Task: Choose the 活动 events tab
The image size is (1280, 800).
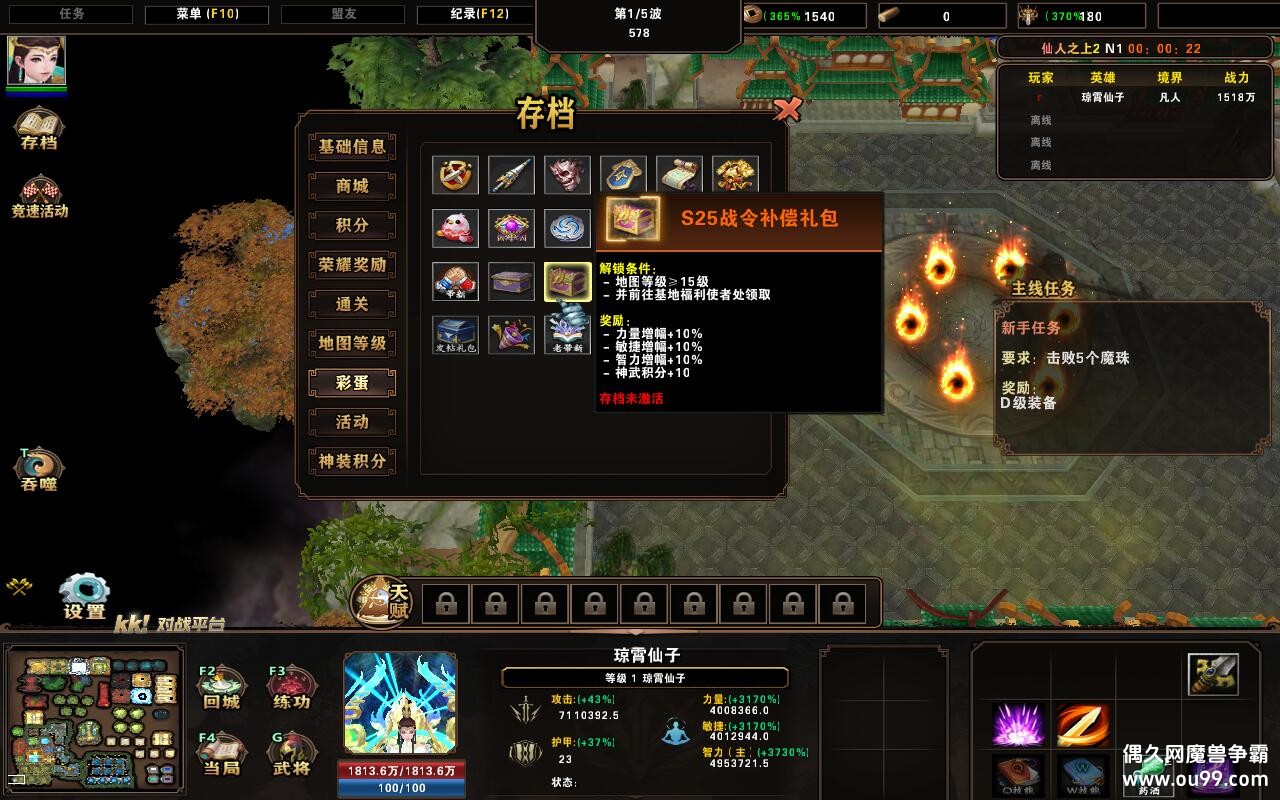Action: [352, 422]
